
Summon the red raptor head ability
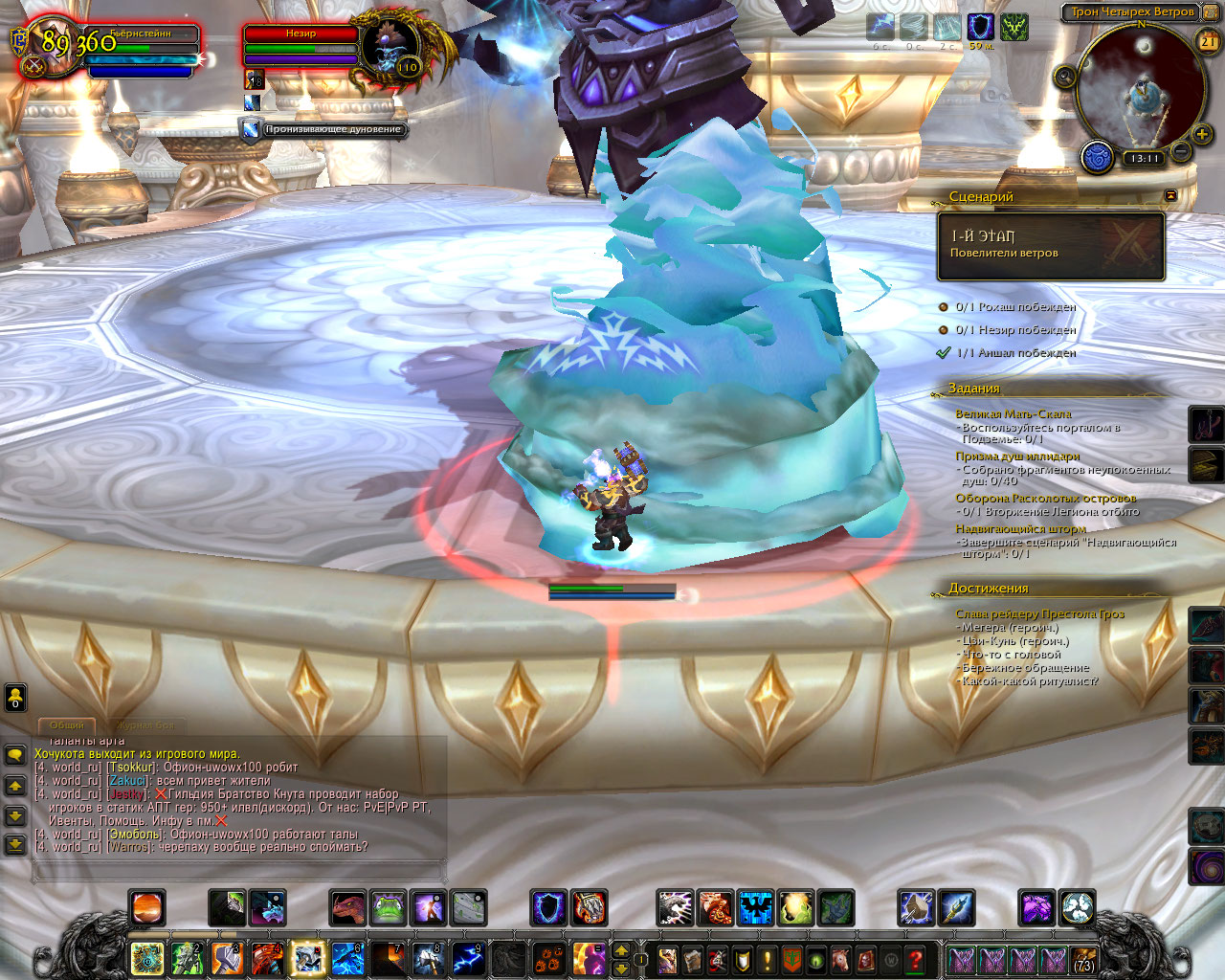(348, 908)
